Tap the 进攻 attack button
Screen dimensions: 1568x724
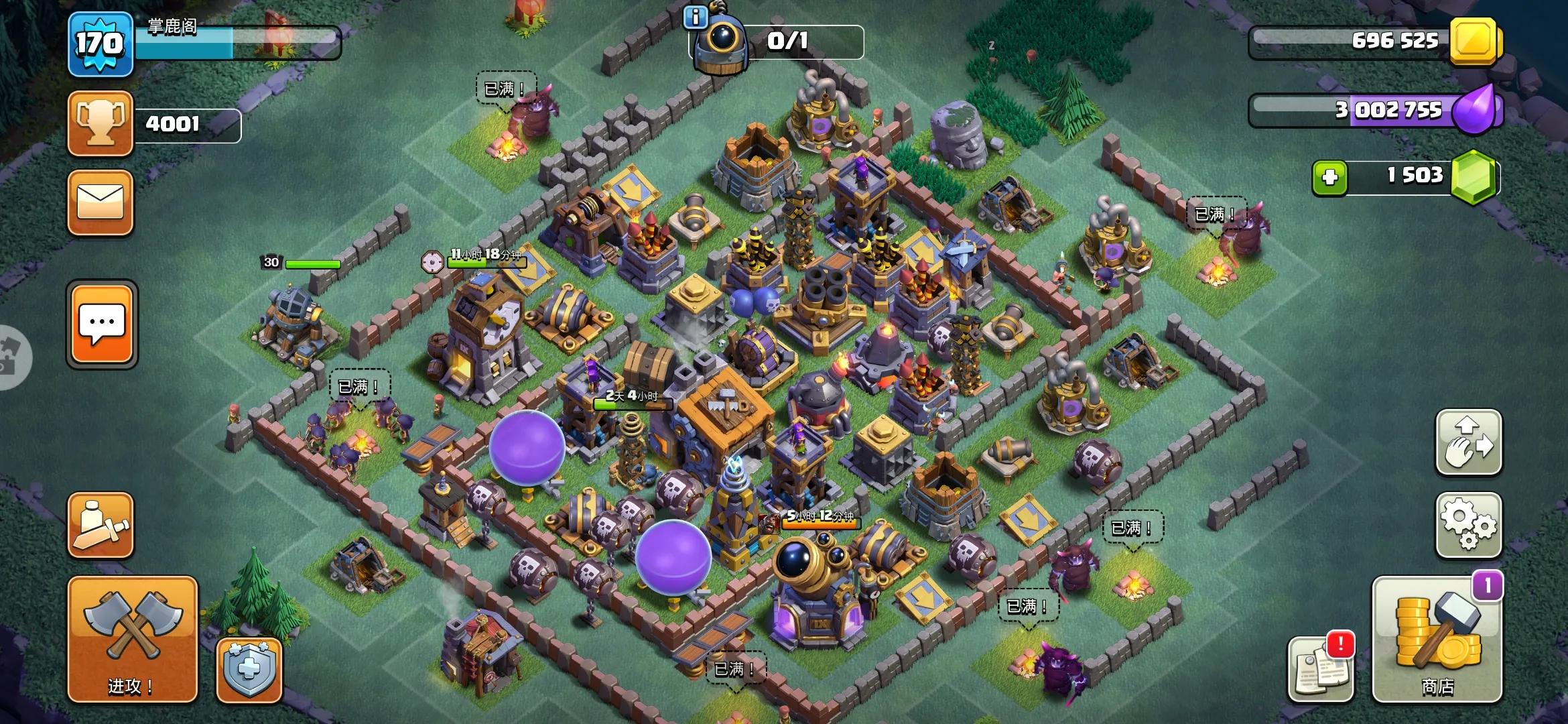point(132,638)
